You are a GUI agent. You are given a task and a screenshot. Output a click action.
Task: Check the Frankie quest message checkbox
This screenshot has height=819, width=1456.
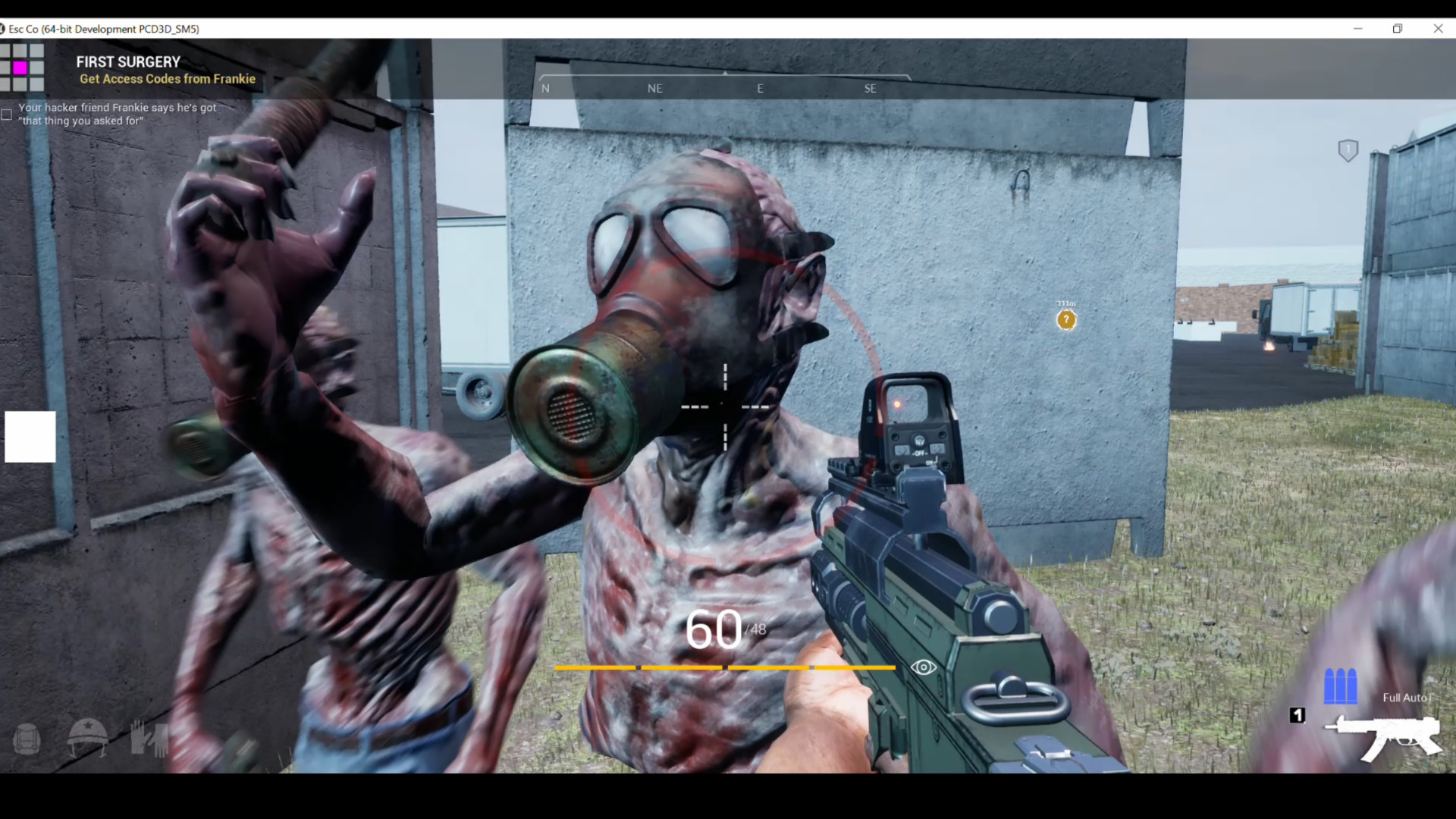tap(6, 115)
